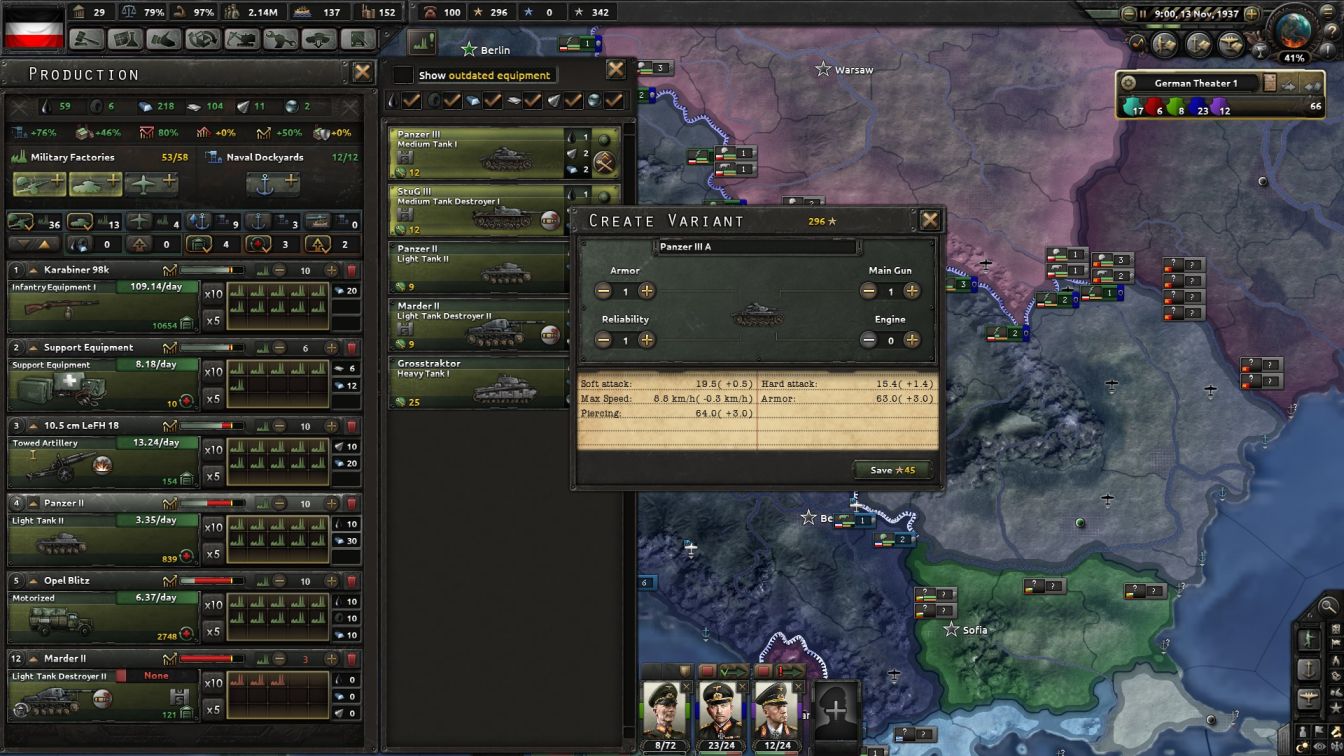
Task: Decrease the Main Gun upgrade level
Action: (x=868, y=290)
